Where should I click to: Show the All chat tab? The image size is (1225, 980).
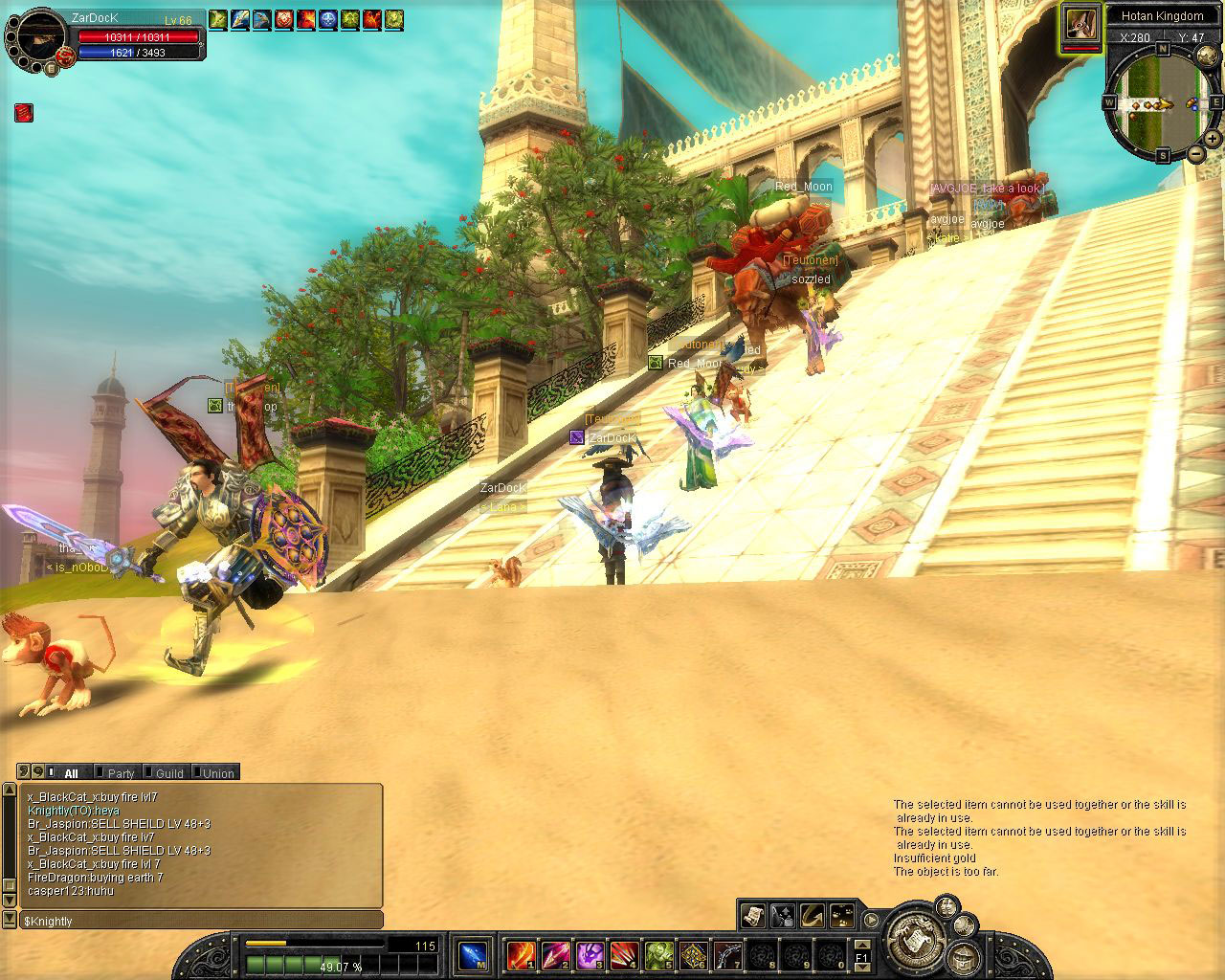71,773
